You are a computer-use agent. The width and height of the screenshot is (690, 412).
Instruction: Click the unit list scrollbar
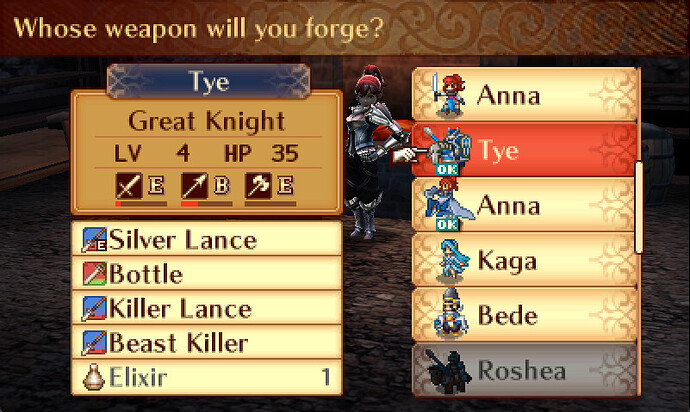point(639,205)
